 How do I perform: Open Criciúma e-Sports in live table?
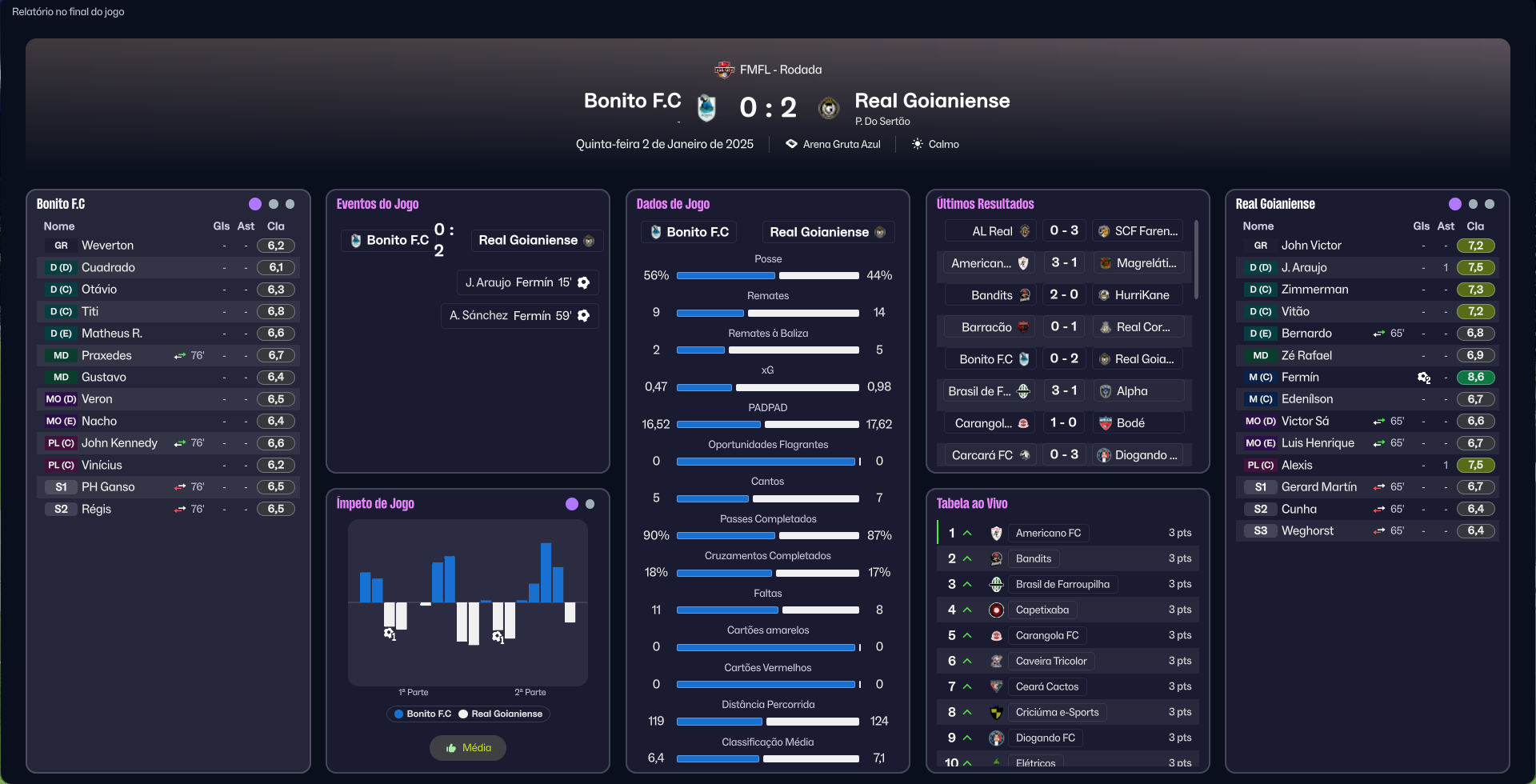point(1057,712)
